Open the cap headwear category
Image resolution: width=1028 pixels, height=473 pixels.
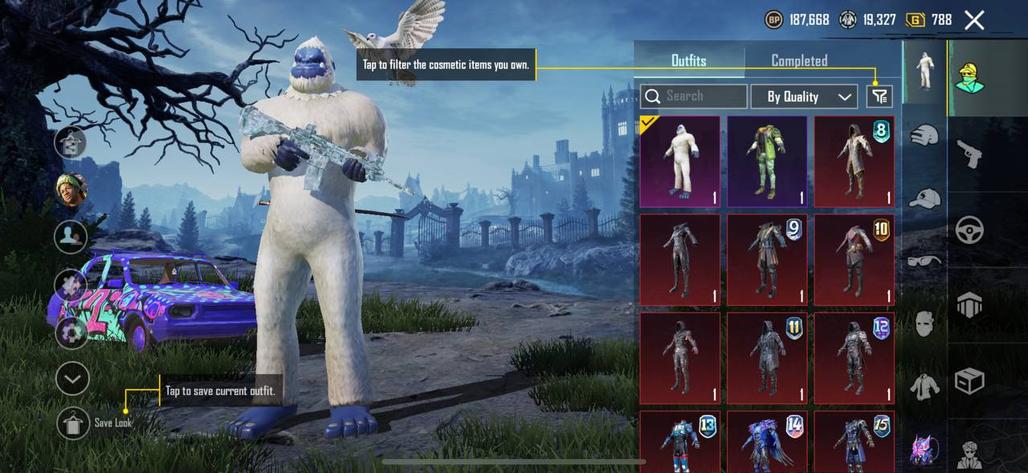pos(924,198)
